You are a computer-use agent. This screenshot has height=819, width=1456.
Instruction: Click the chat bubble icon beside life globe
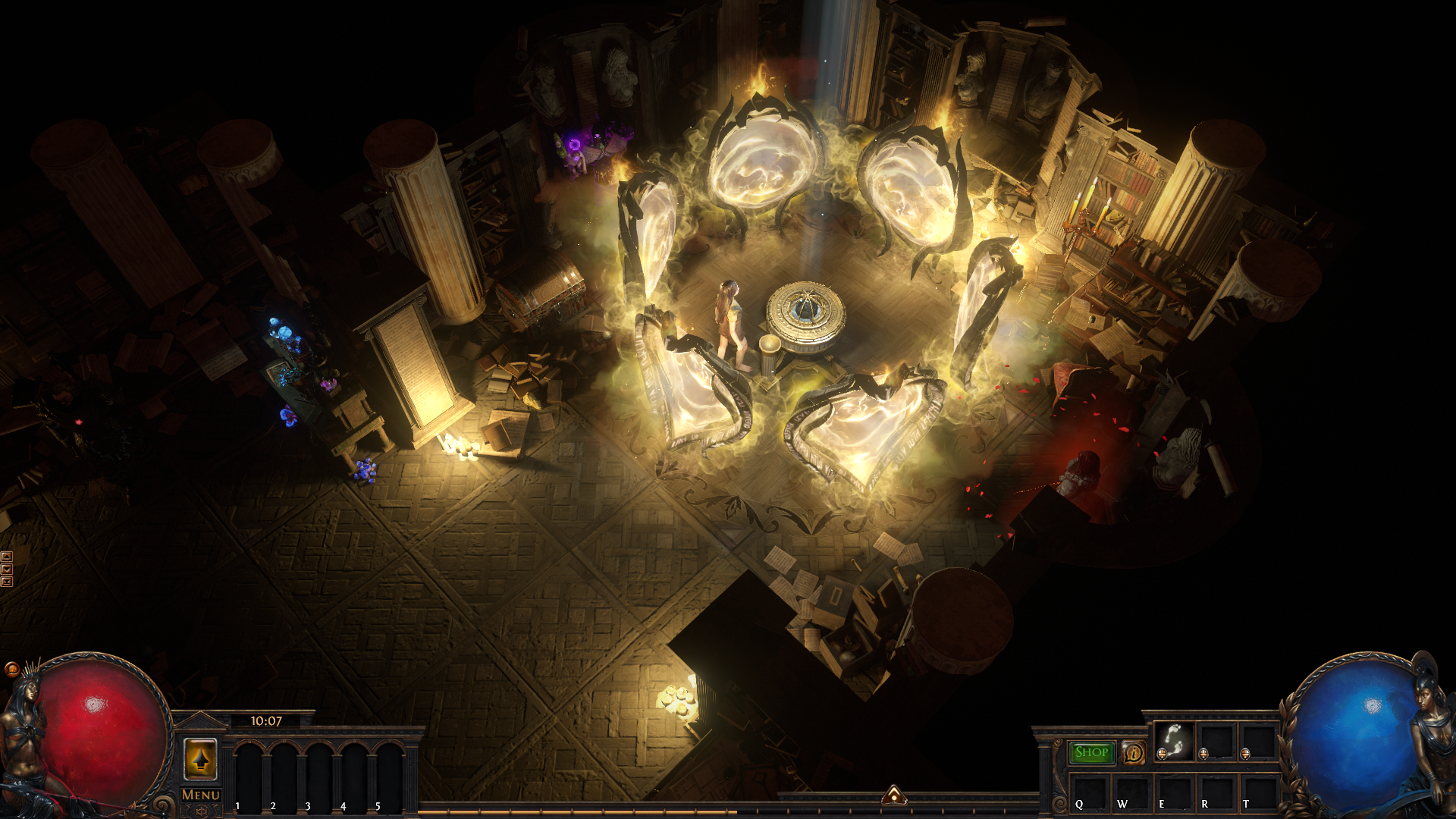pyautogui.click(x=11, y=669)
